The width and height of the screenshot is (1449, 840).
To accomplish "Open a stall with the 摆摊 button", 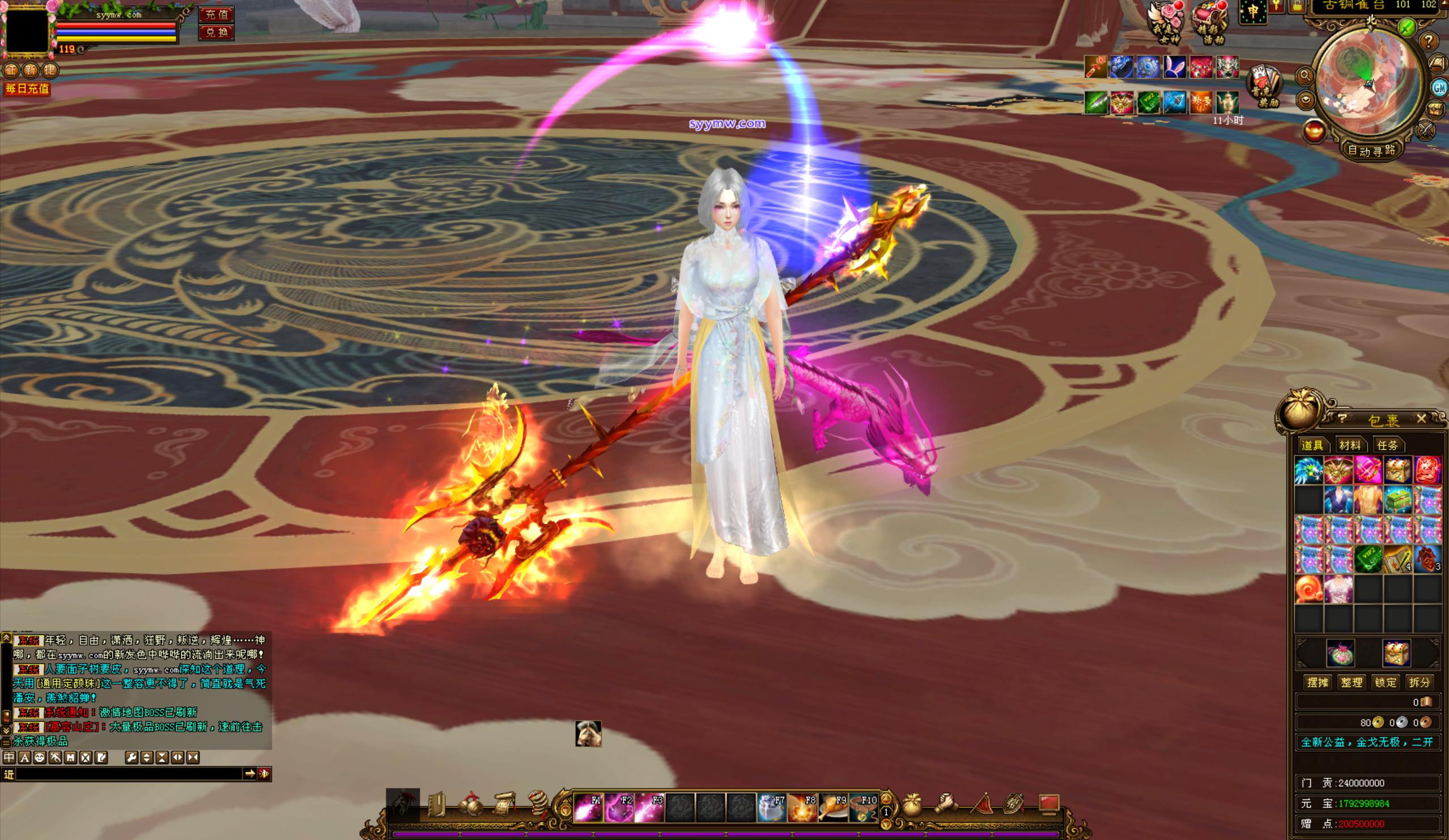I will click(1318, 683).
